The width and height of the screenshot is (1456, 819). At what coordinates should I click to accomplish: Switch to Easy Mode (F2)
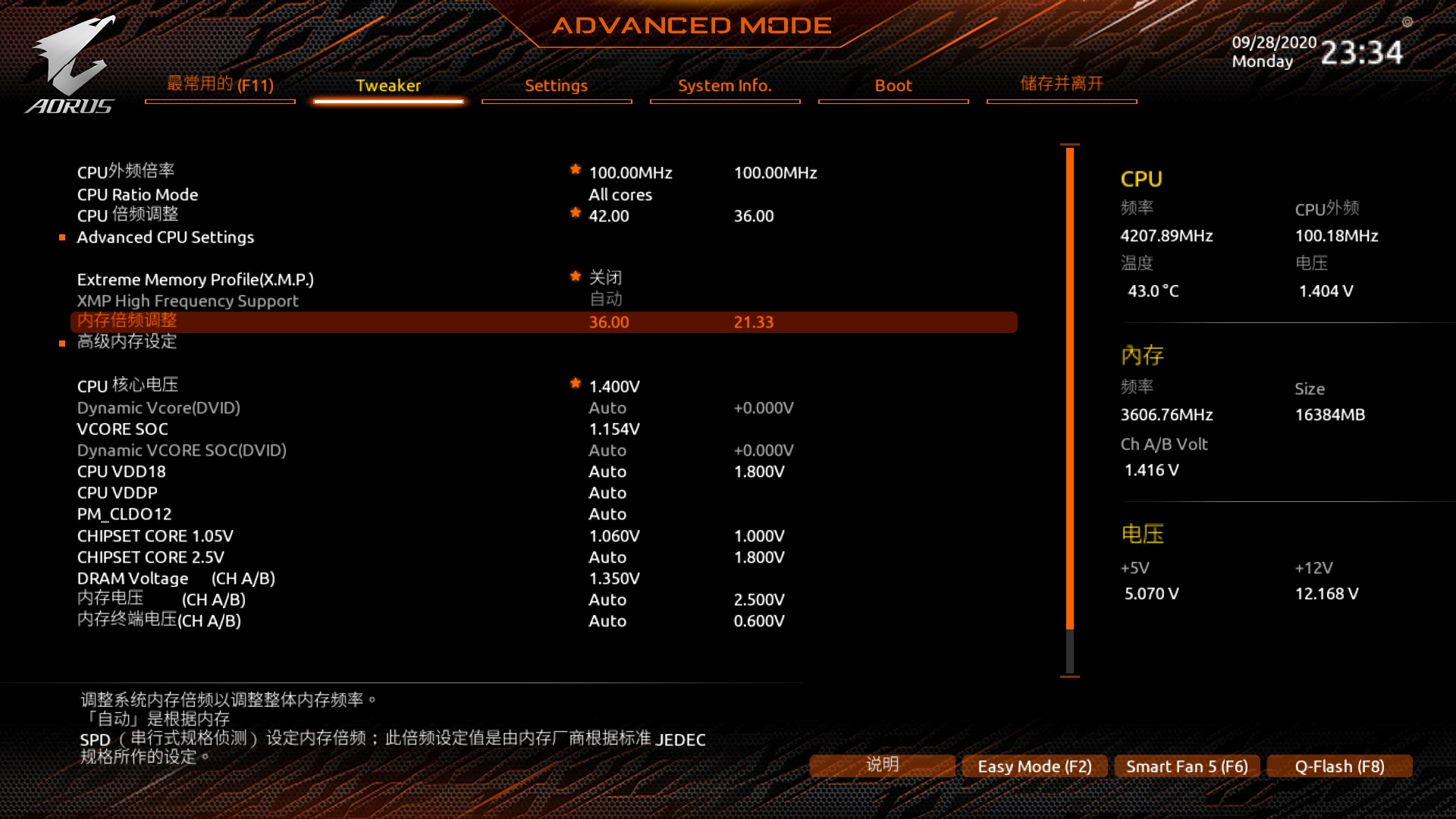pyautogui.click(x=1034, y=767)
